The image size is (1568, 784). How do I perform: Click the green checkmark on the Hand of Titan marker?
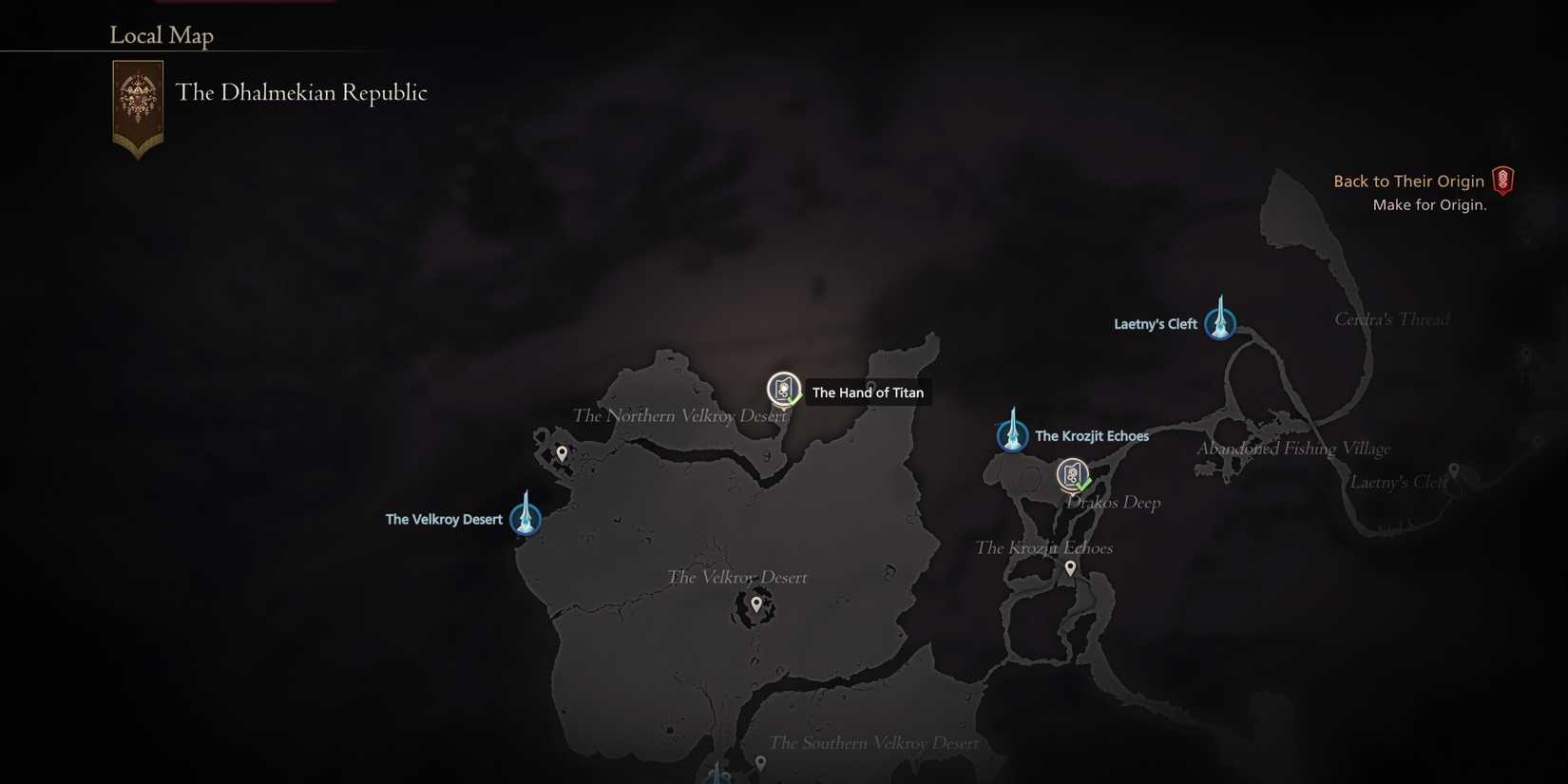(x=794, y=400)
